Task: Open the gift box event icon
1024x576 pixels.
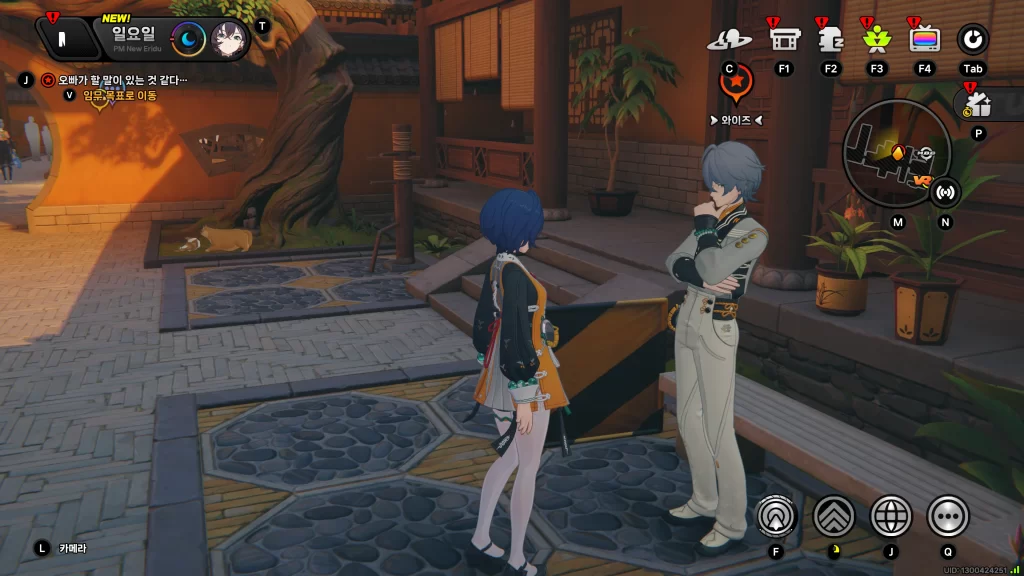Action: 978,104
